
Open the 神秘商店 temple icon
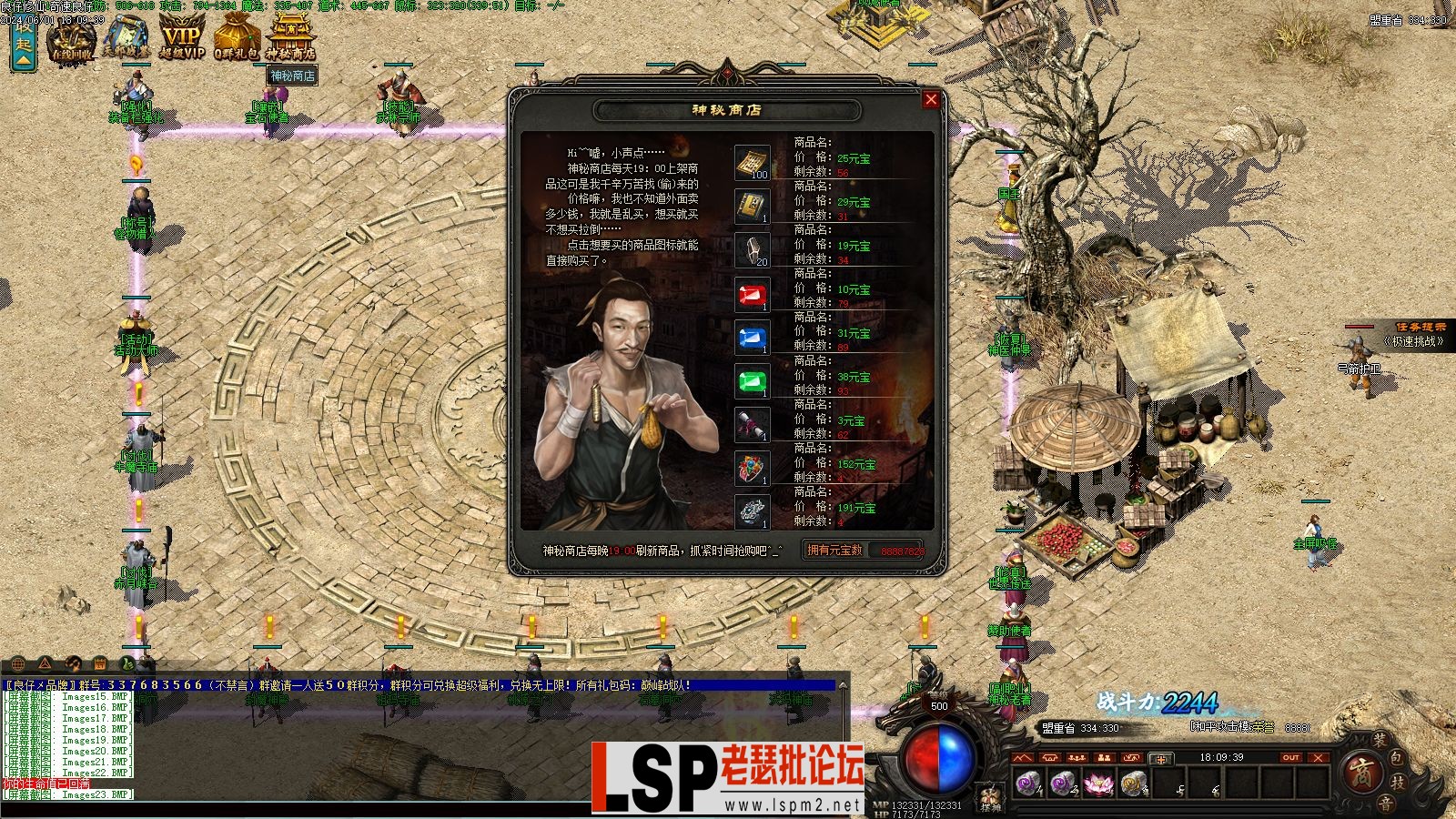point(291,38)
